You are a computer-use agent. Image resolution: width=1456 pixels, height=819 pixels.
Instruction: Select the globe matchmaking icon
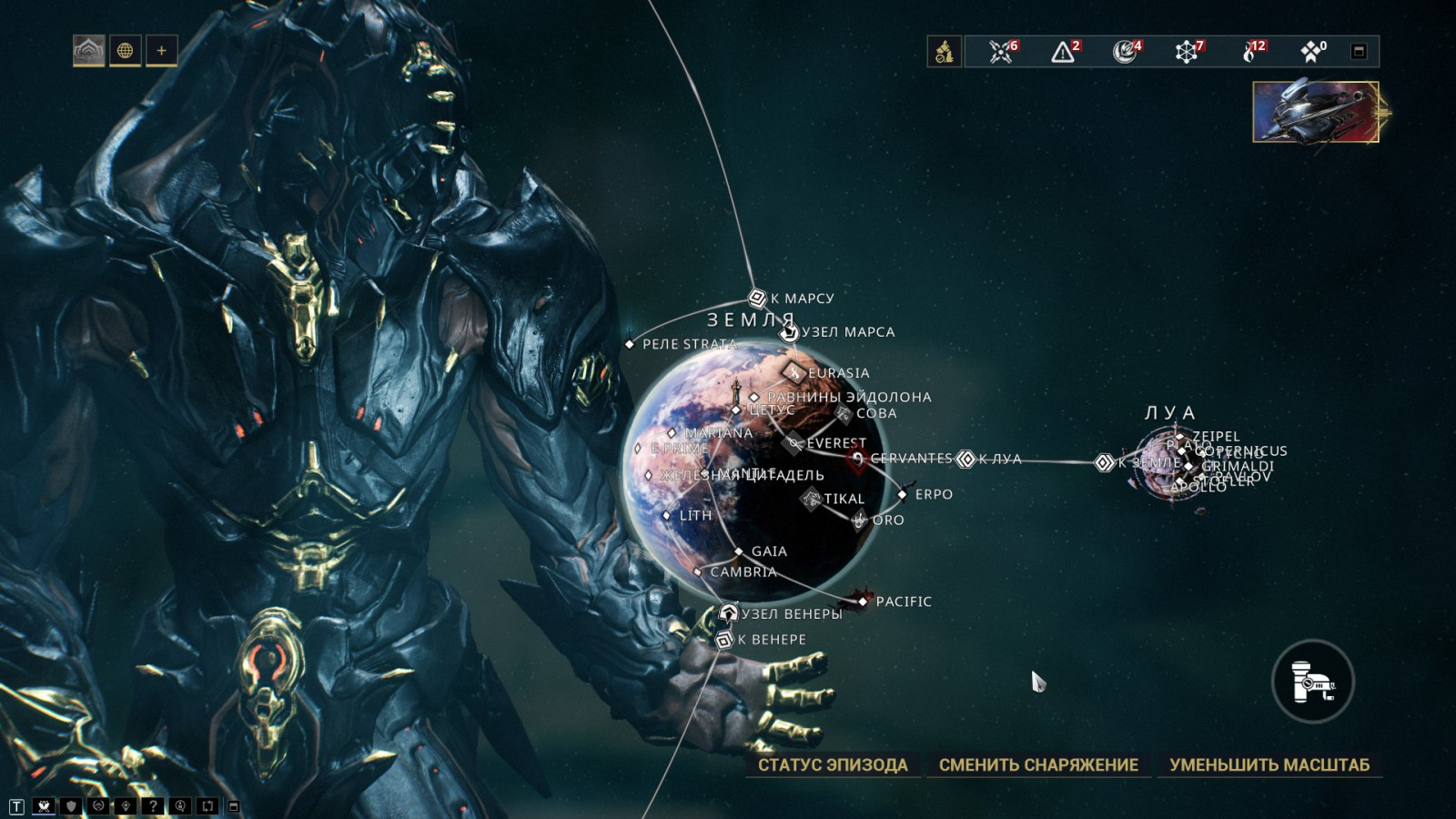[126, 51]
